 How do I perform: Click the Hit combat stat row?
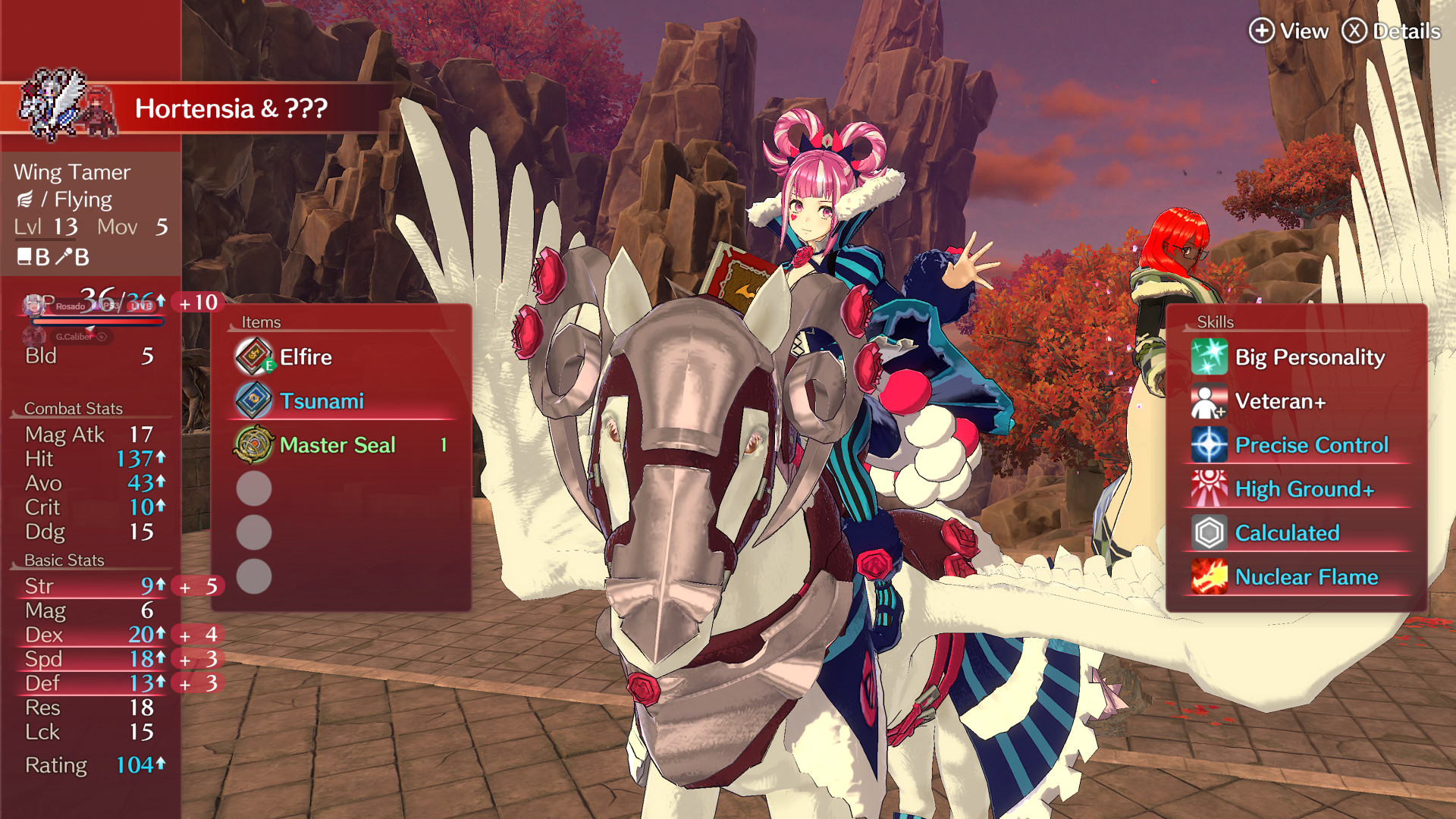pyautogui.click(x=94, y=459)
